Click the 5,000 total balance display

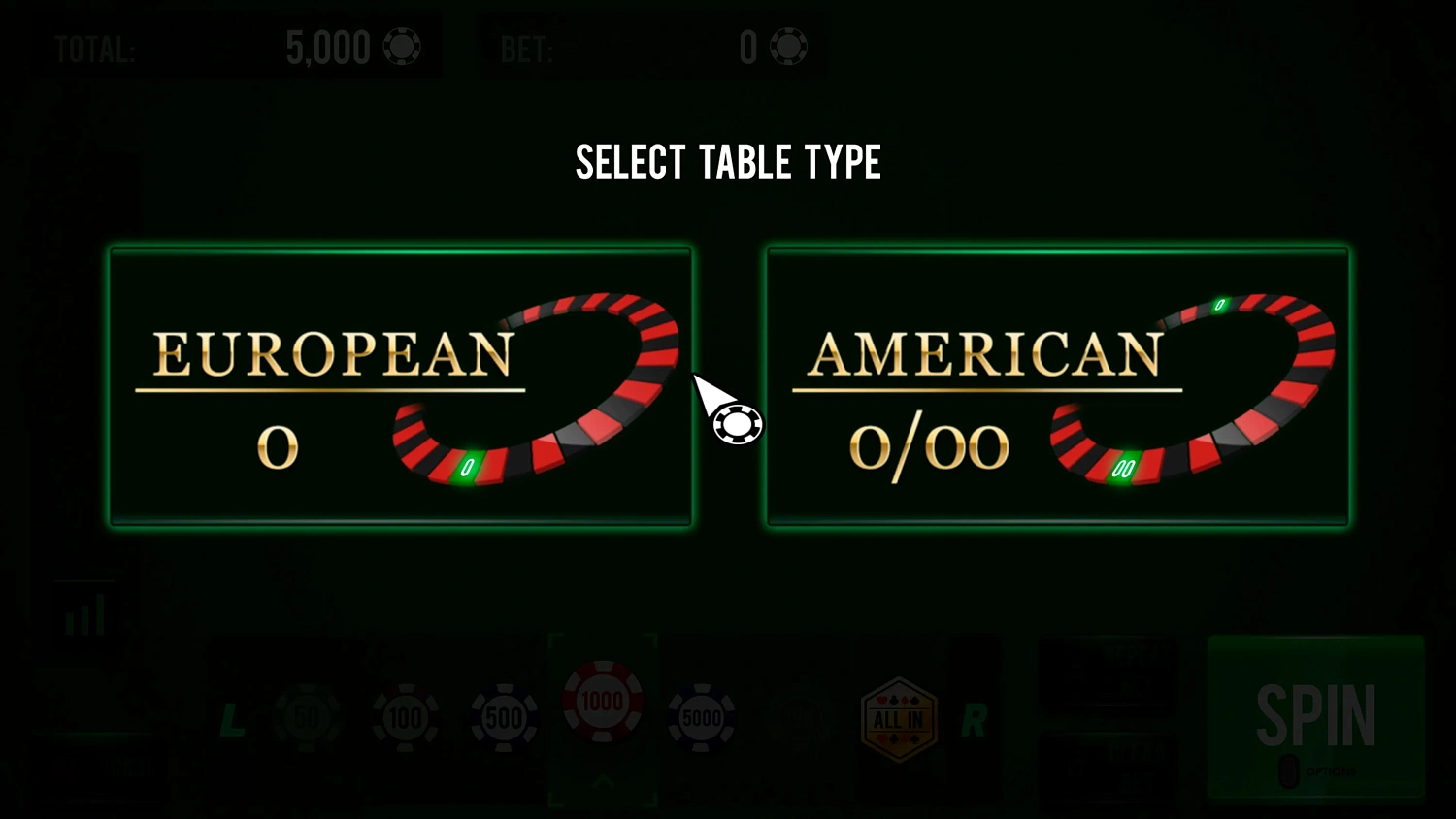pyautogui.click(x=328, y=46)
